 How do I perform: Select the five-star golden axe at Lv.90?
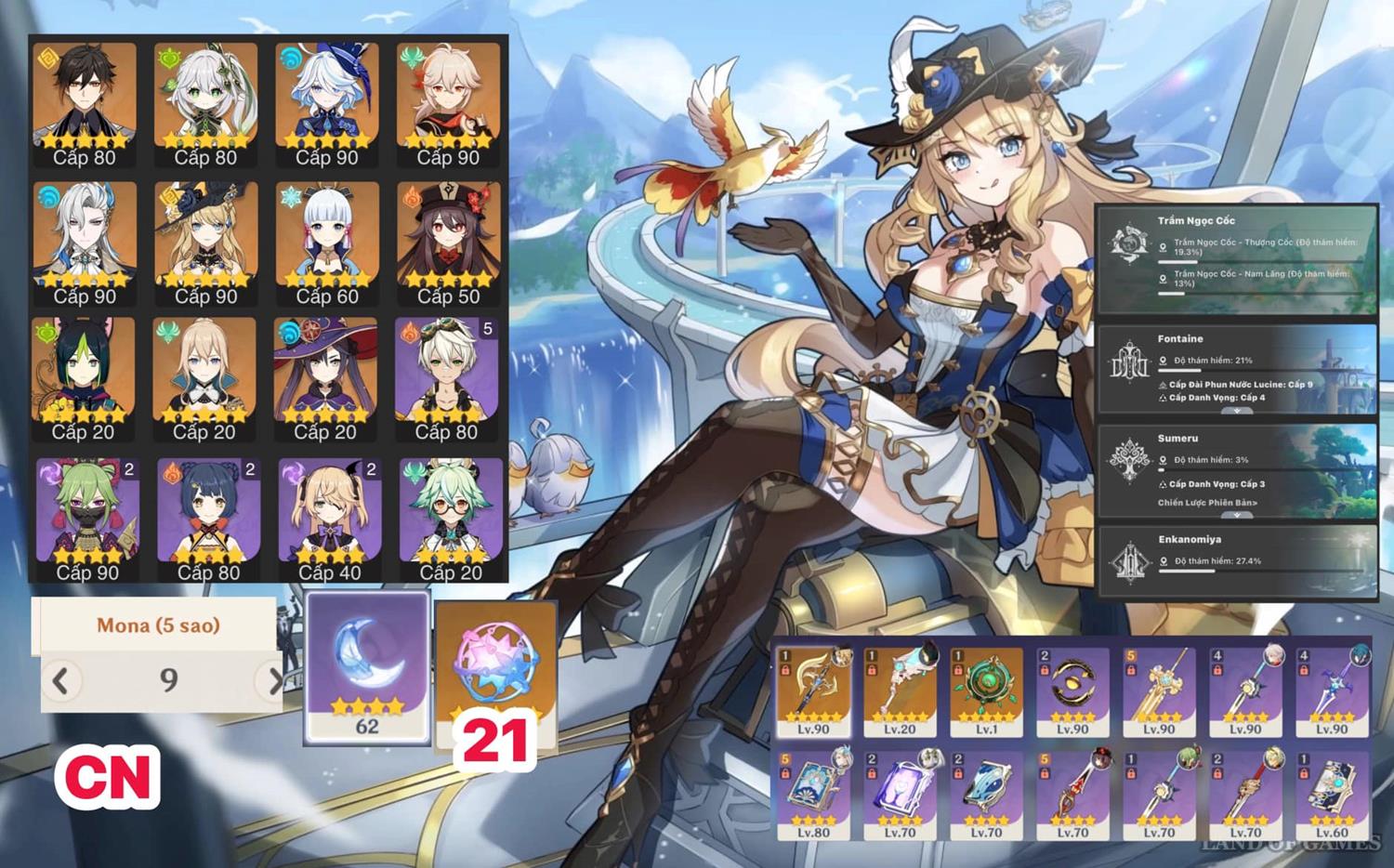[813, 691]
